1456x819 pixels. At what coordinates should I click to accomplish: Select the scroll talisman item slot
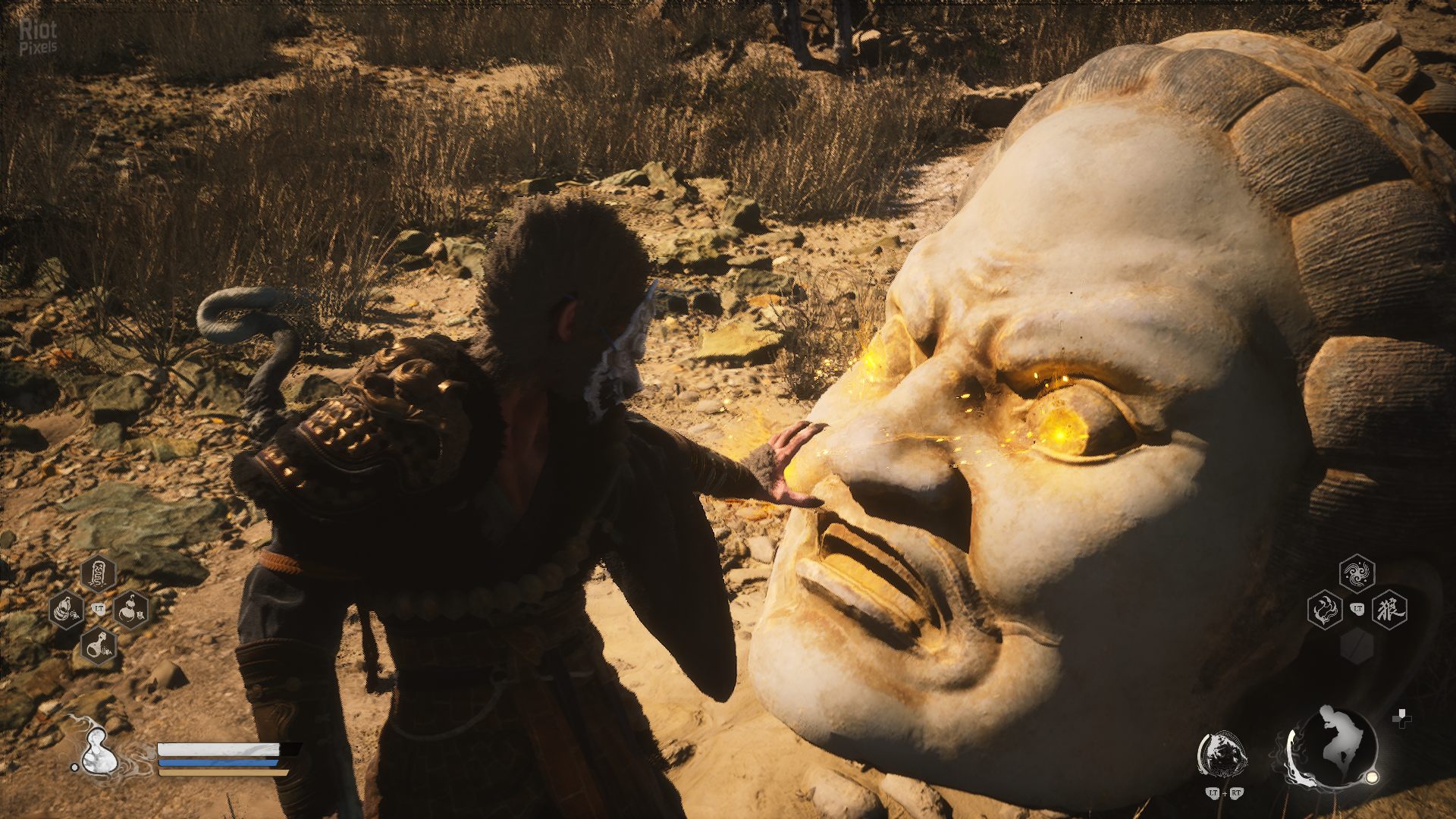[99, 574]
